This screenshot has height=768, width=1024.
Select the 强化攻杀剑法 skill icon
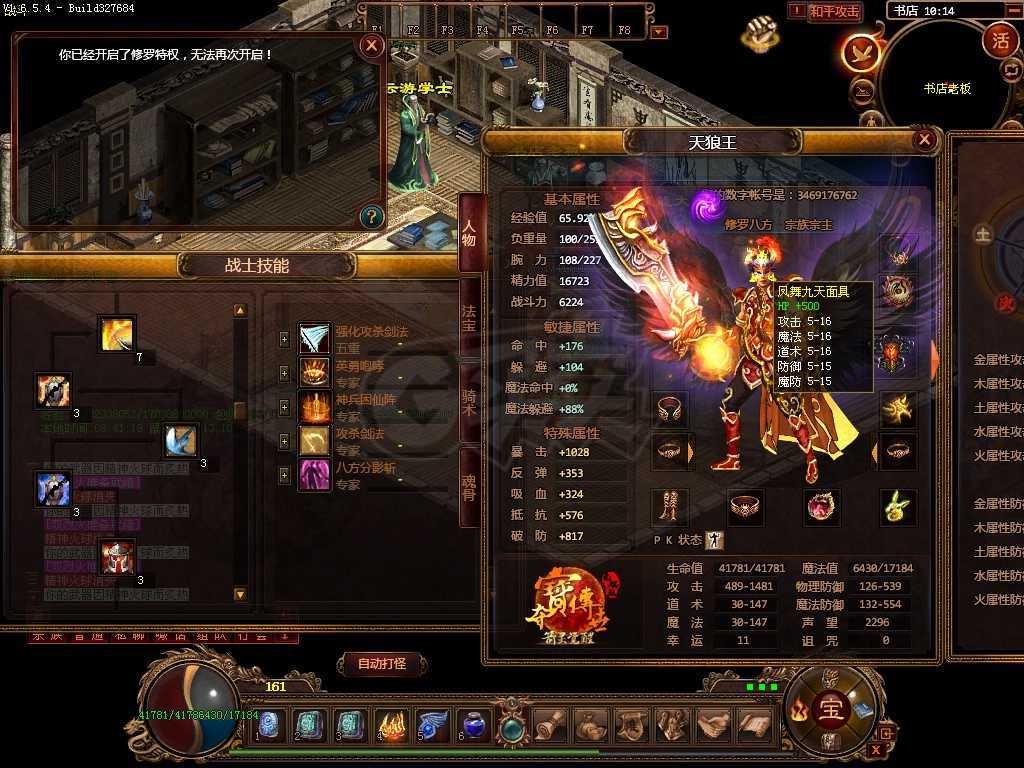[x=315, y=338]
